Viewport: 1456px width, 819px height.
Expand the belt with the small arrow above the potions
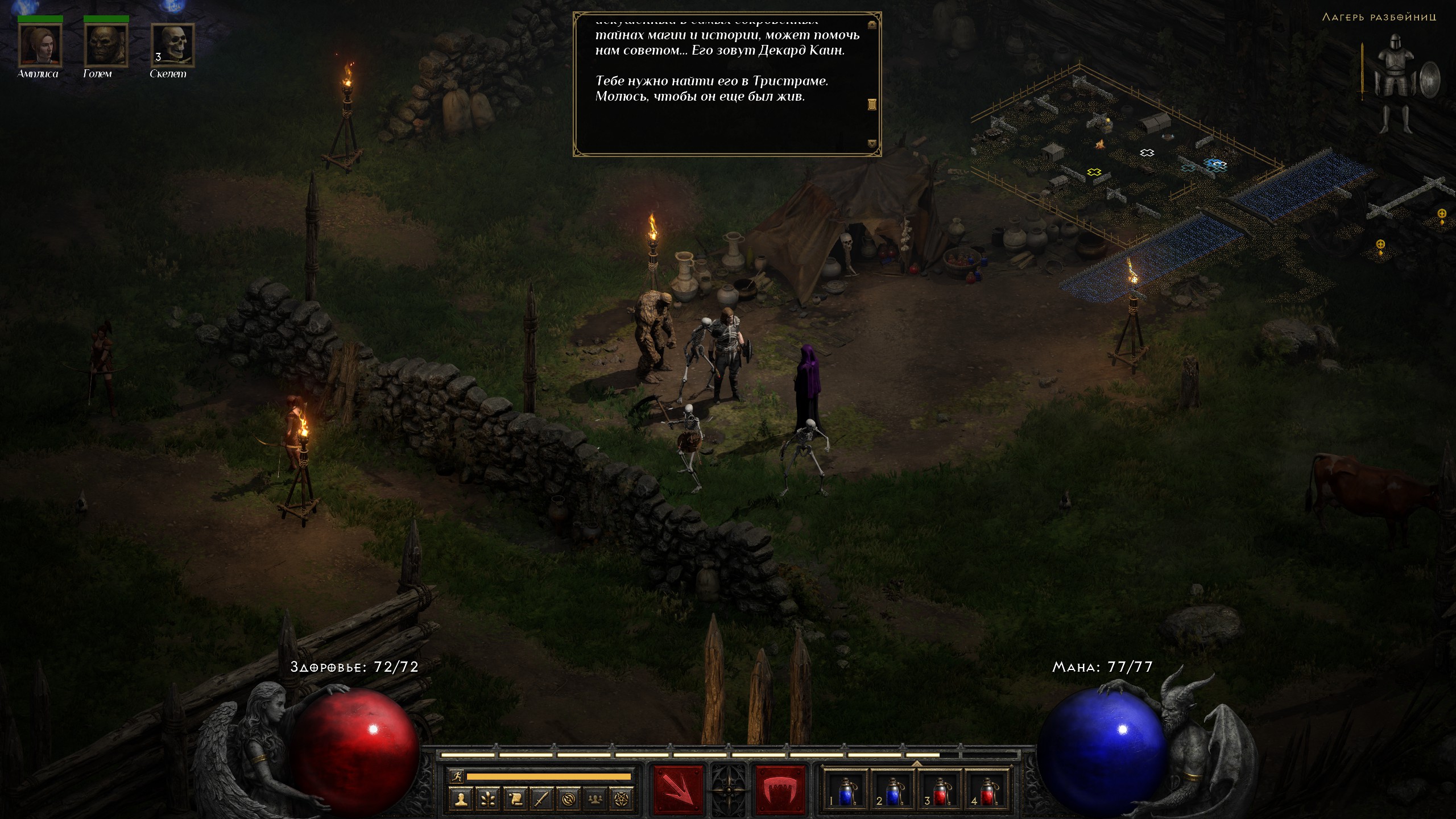click(916, 763)
